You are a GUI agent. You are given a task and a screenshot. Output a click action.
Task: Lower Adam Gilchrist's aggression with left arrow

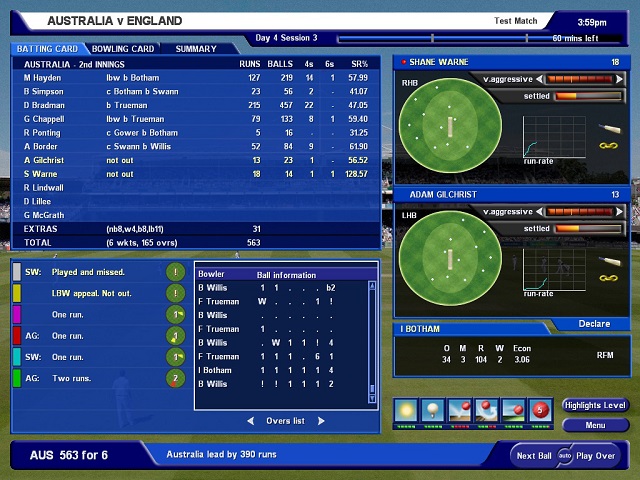click(x=539, y=212)
